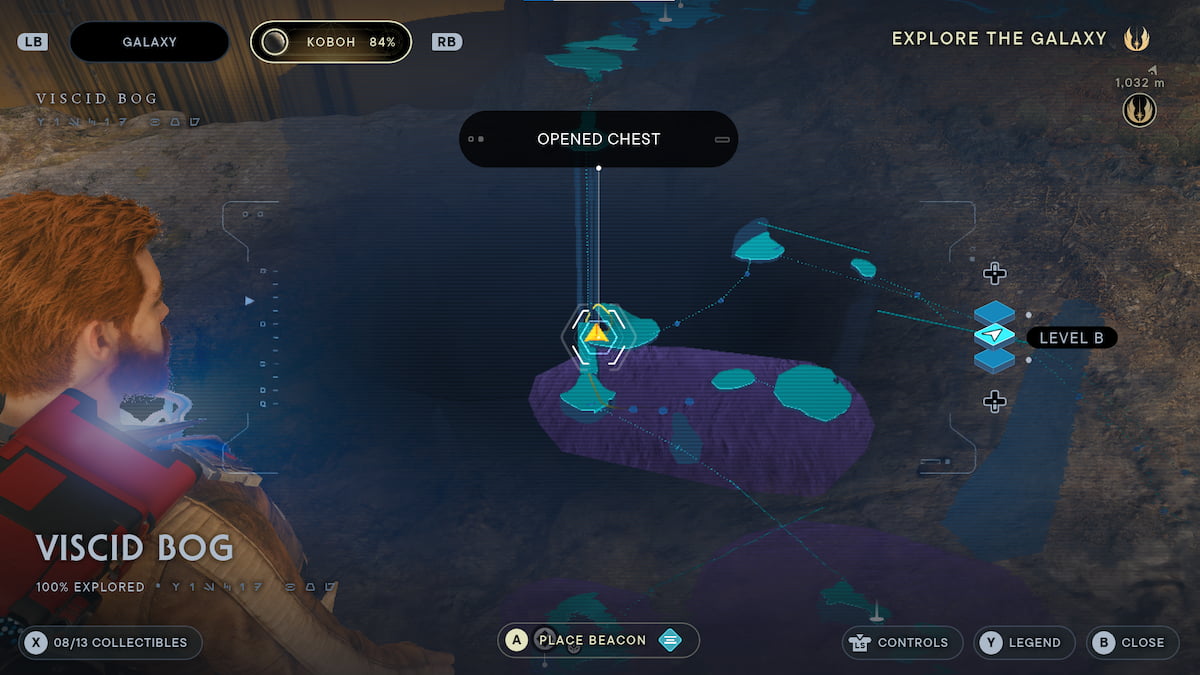Select the Koboh 84% planet tab
1200x675 pixels.
pos(331,42)
